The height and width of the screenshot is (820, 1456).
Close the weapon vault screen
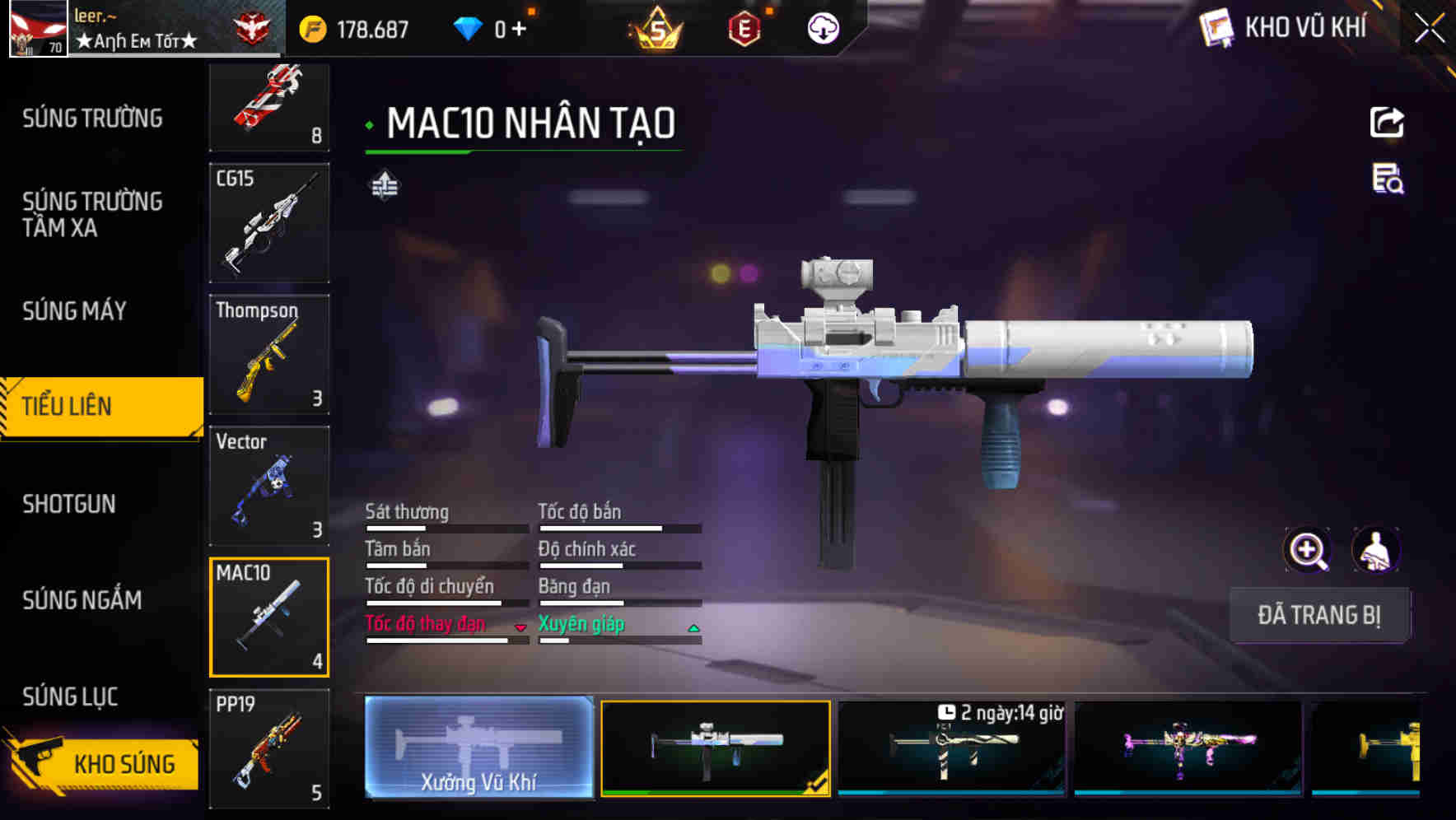[x=1429, y=29]
